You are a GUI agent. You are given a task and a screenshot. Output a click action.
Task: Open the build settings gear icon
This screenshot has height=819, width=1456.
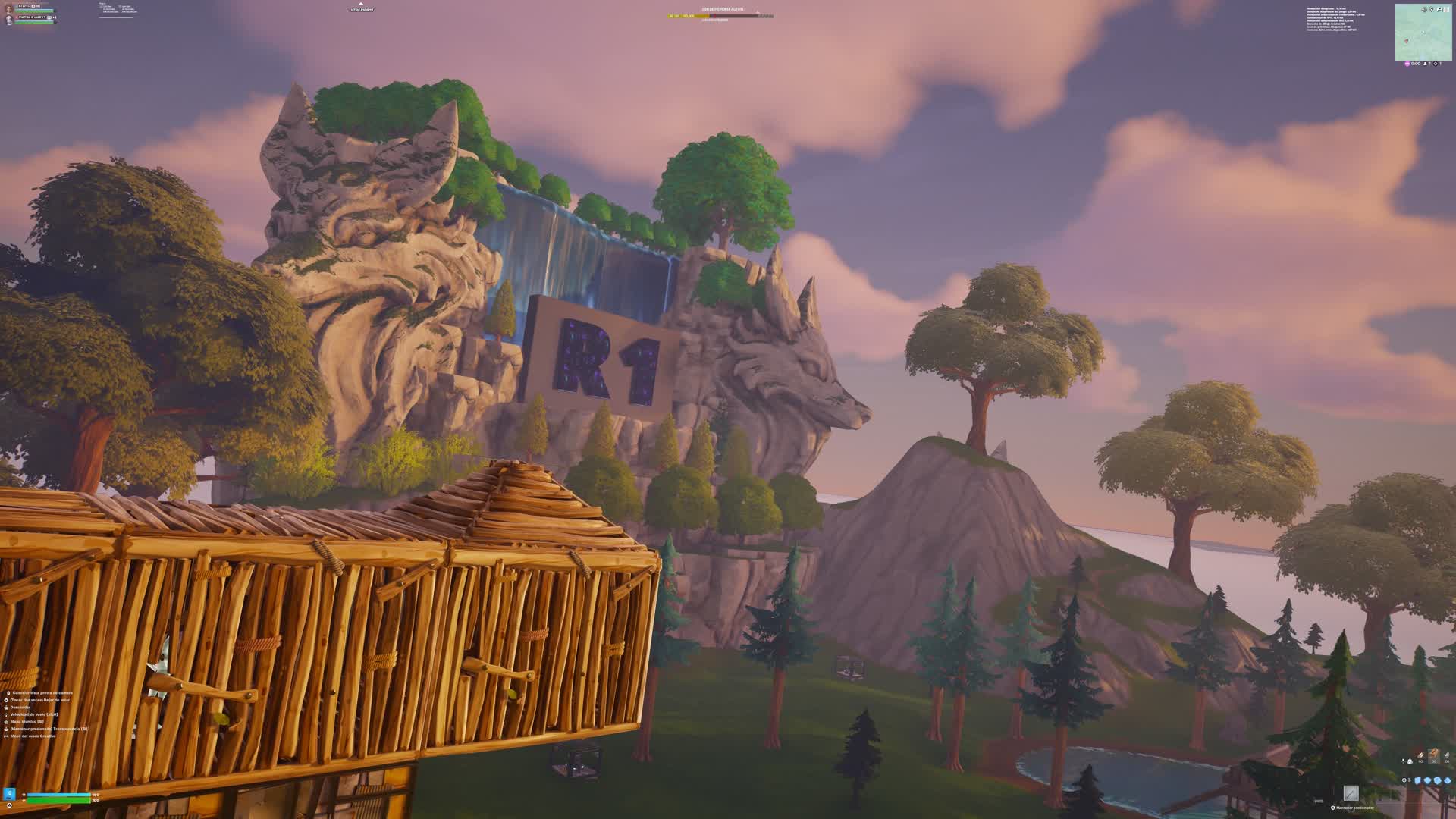(x=1404, y=780)
